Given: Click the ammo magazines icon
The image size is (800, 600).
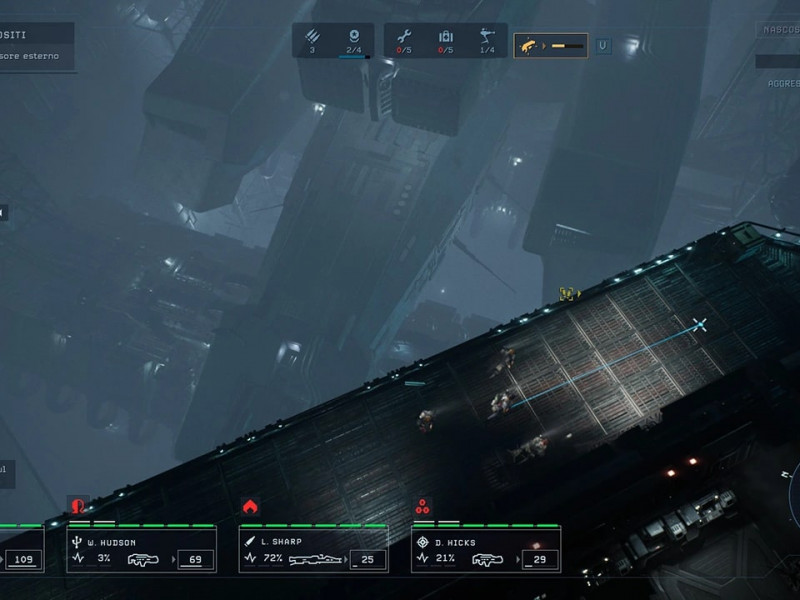Looking at the screenshot, I should (x=312, y=36).
